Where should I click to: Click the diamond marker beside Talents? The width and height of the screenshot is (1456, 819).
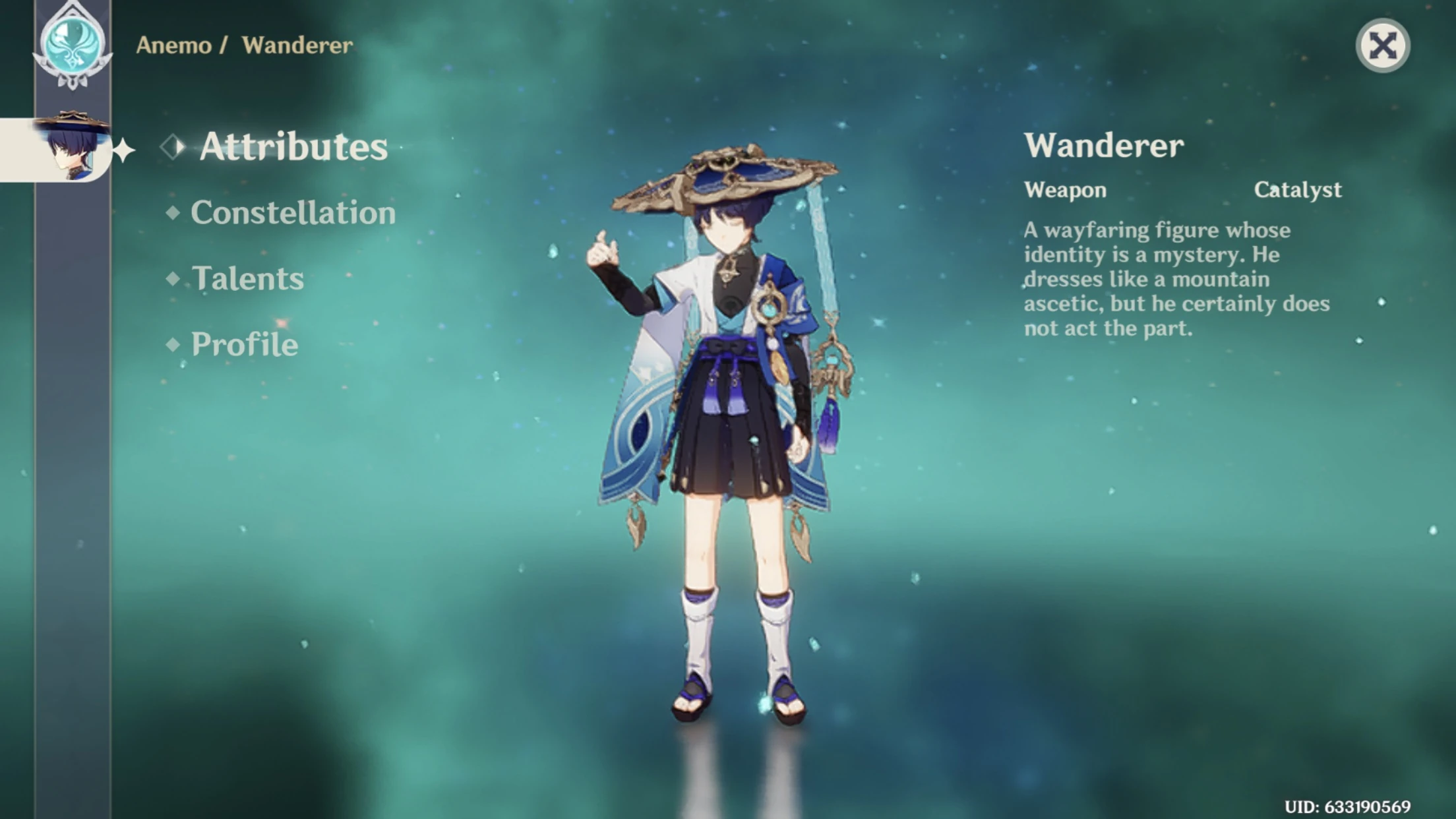click(x=174, y=278)
